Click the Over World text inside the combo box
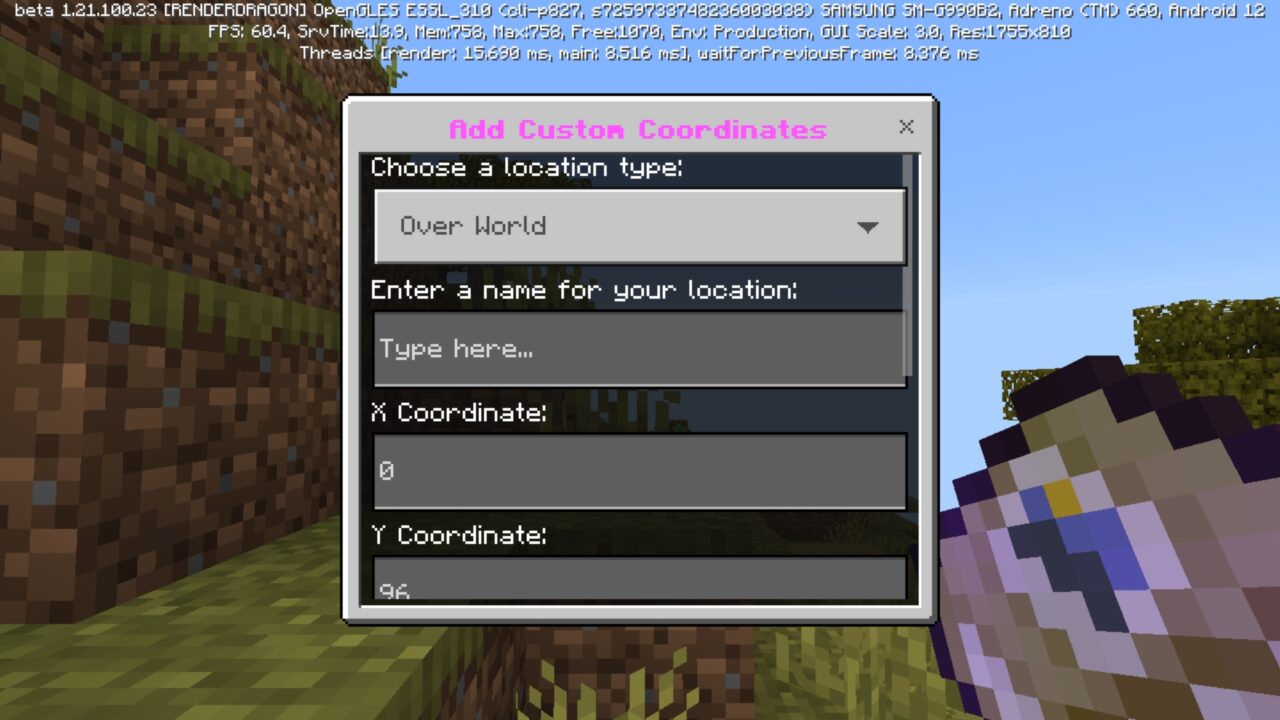The height and width of the screenshot is (720, 1280). (x=470, y=226)
